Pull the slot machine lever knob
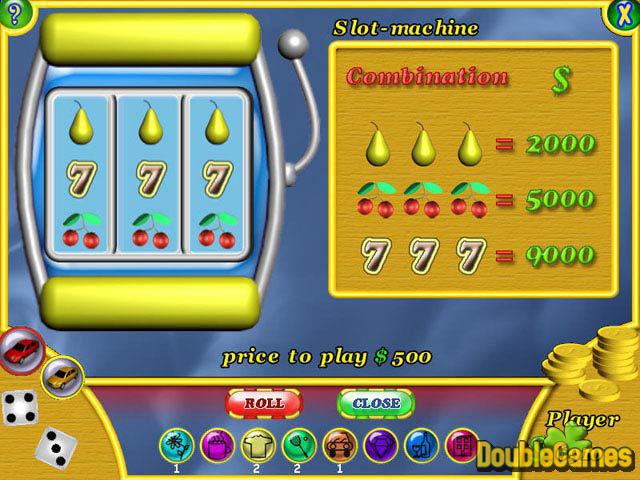Screen dimensions: 640x480 click(x=291, y=43)
